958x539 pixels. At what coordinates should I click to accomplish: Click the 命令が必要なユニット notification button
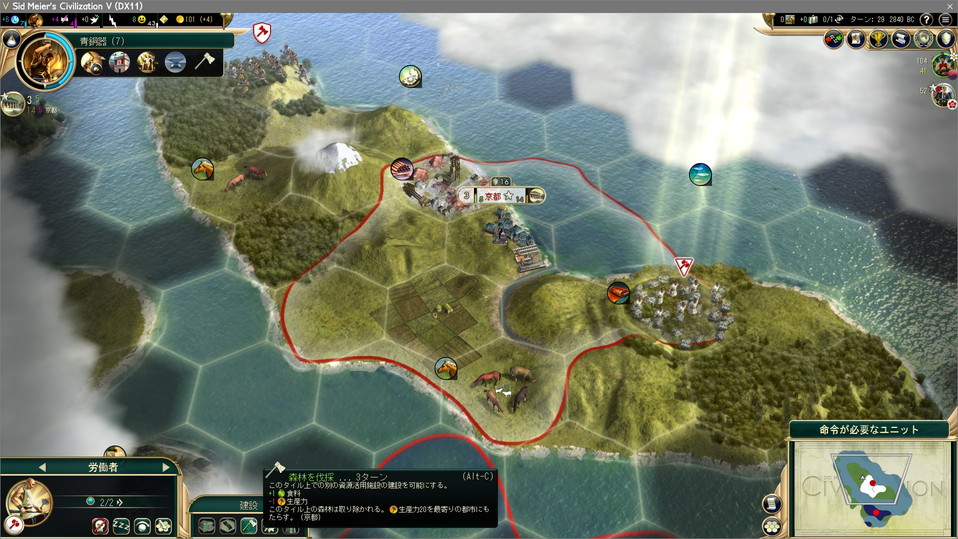click(x=869, y=430)
